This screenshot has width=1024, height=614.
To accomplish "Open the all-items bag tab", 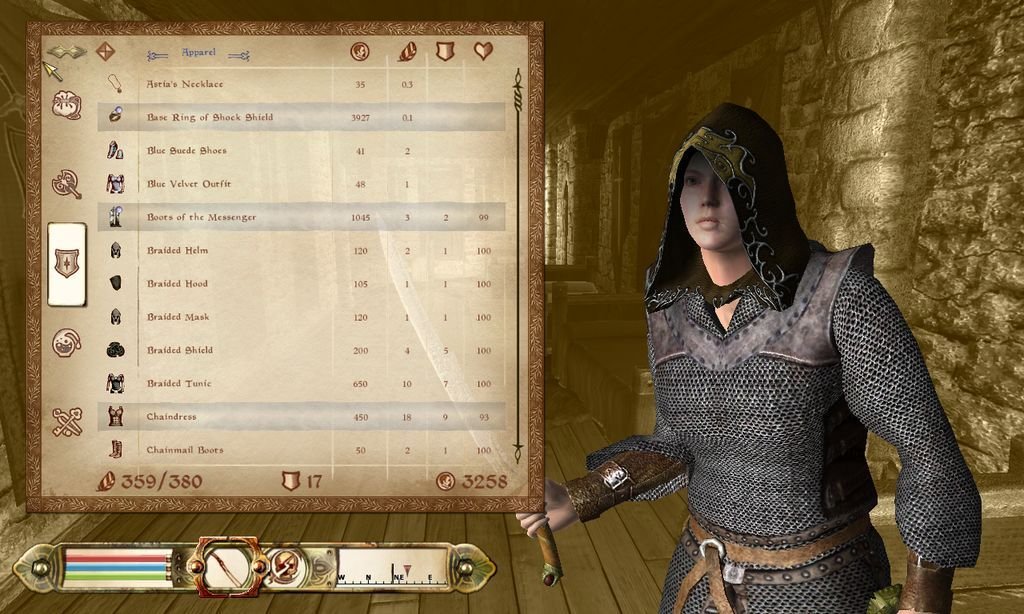I will (67, 105).
